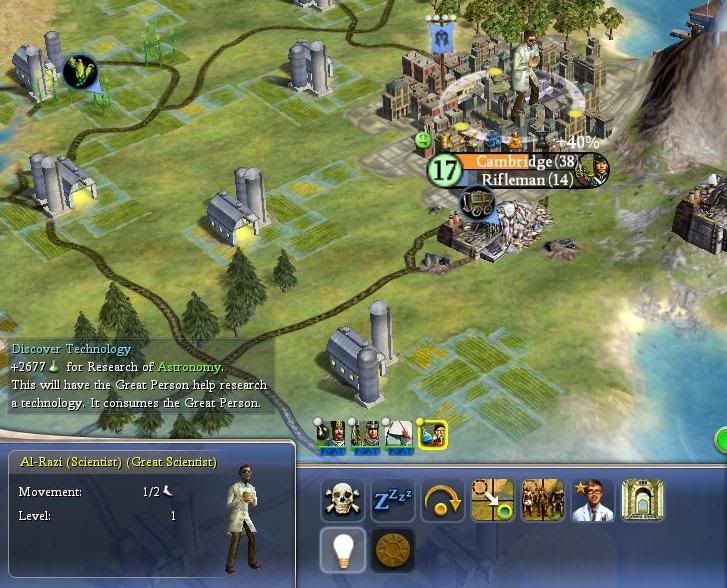Select the archer unit icon in the stack

[x=400, y=435]
